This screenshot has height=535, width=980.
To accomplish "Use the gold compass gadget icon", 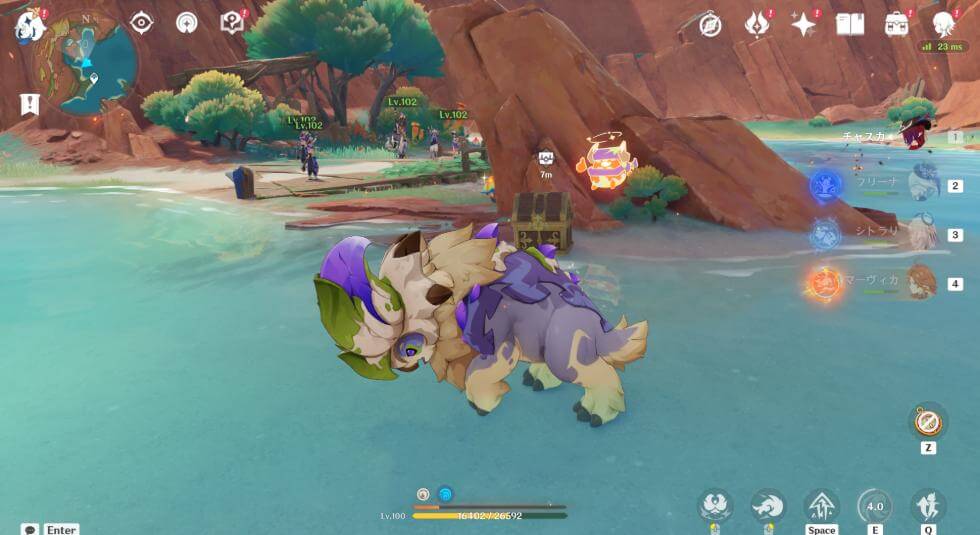I will 929,421.
